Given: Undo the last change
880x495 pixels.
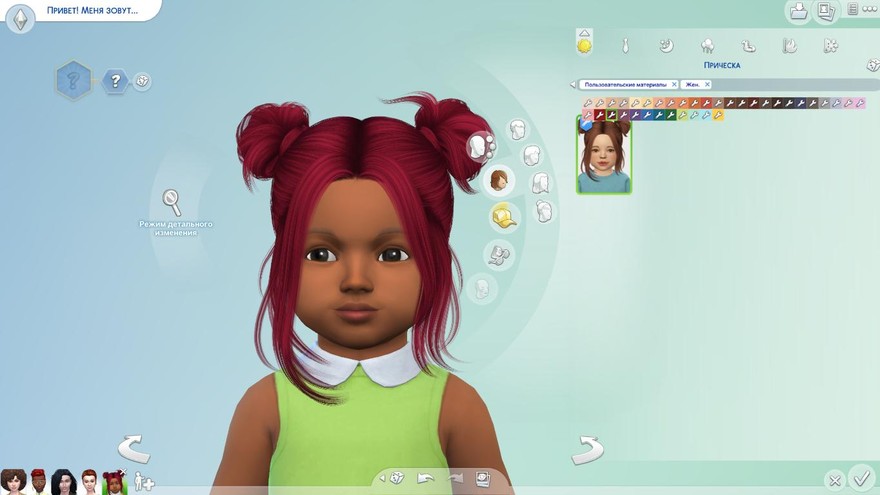Looking at the screenshot, I should [426, 479].
